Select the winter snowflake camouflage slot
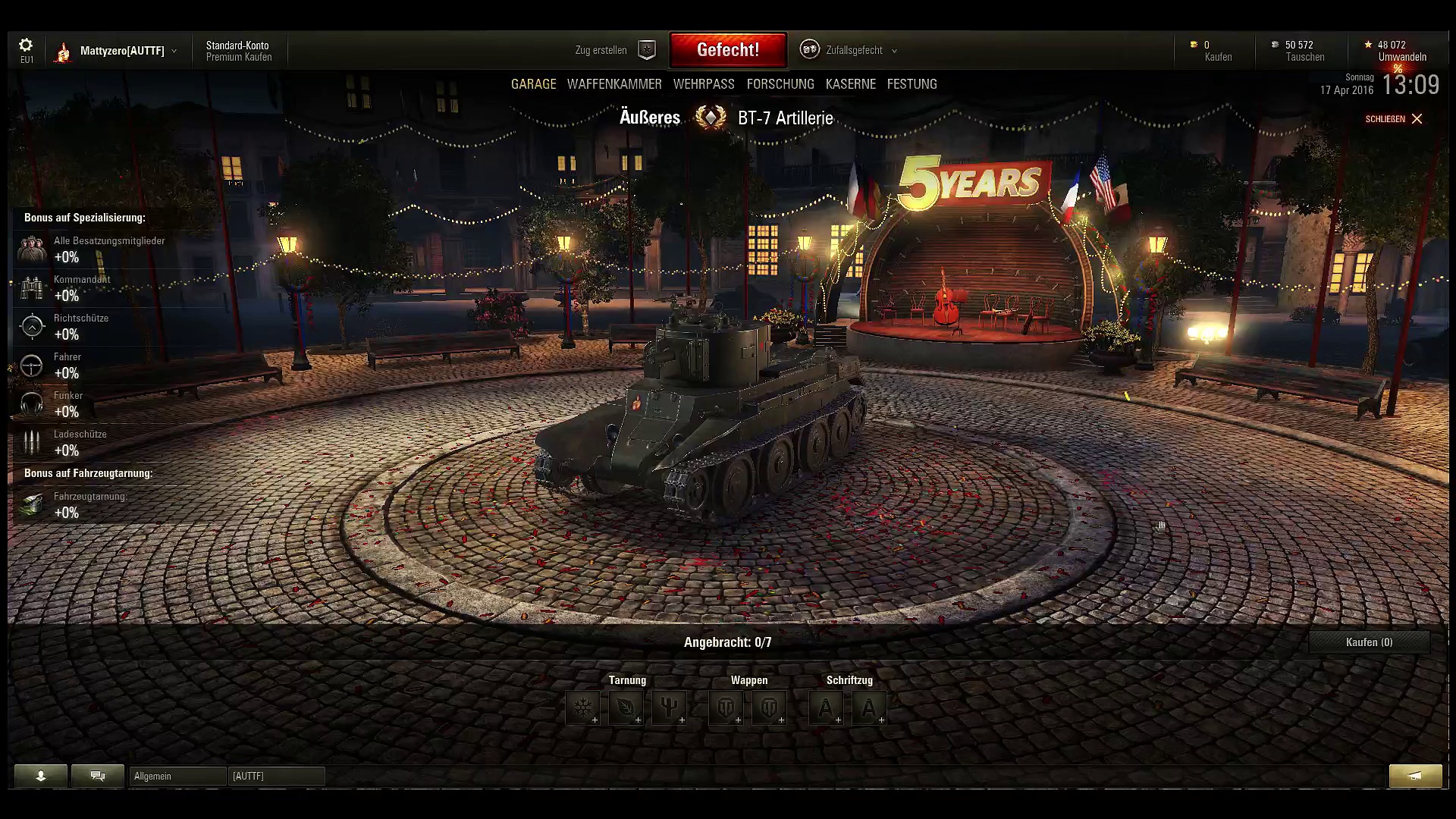The height and width of the screenshot is (819, 1456). coord(582,708)
